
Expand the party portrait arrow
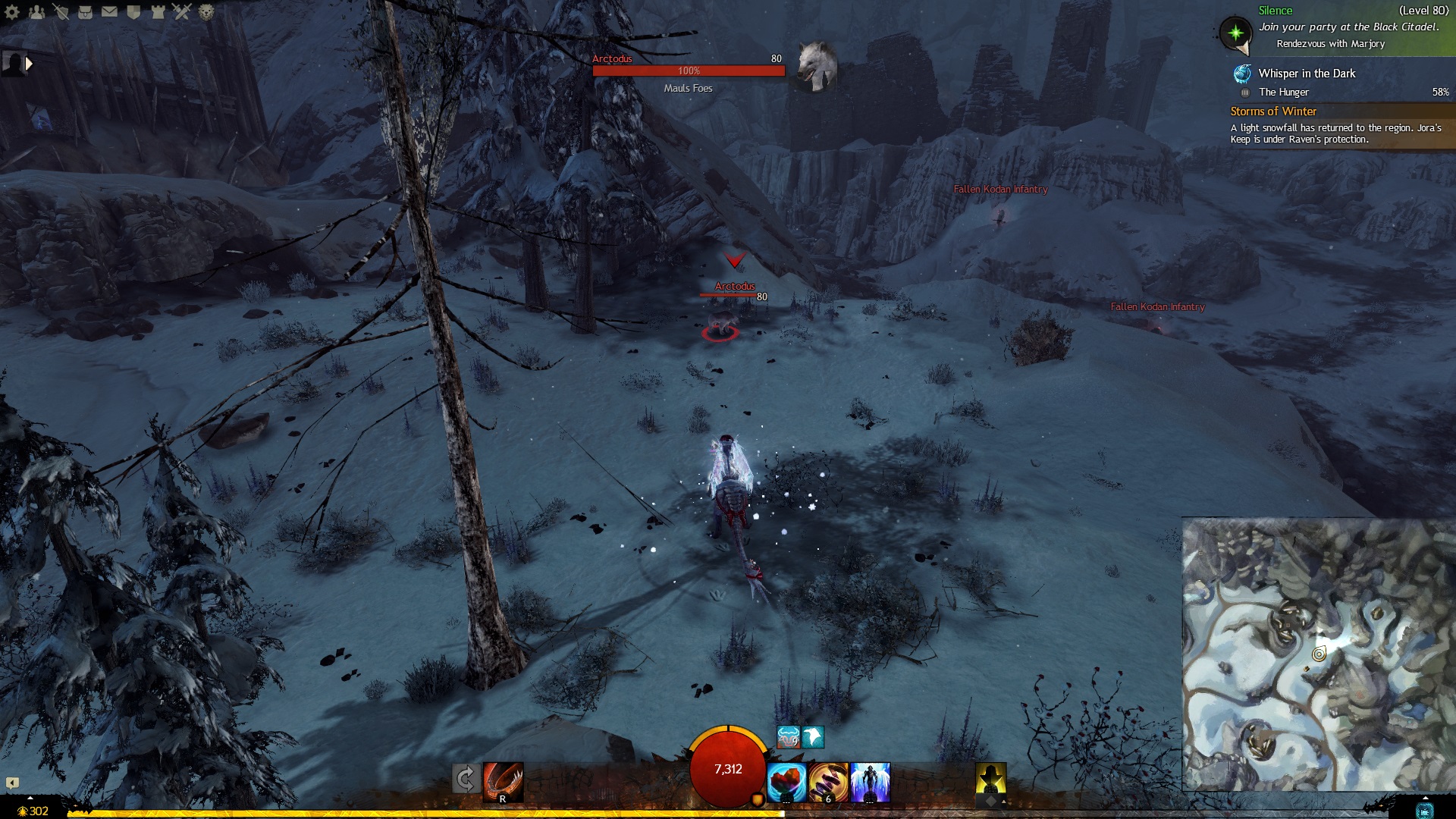(29, 64)
